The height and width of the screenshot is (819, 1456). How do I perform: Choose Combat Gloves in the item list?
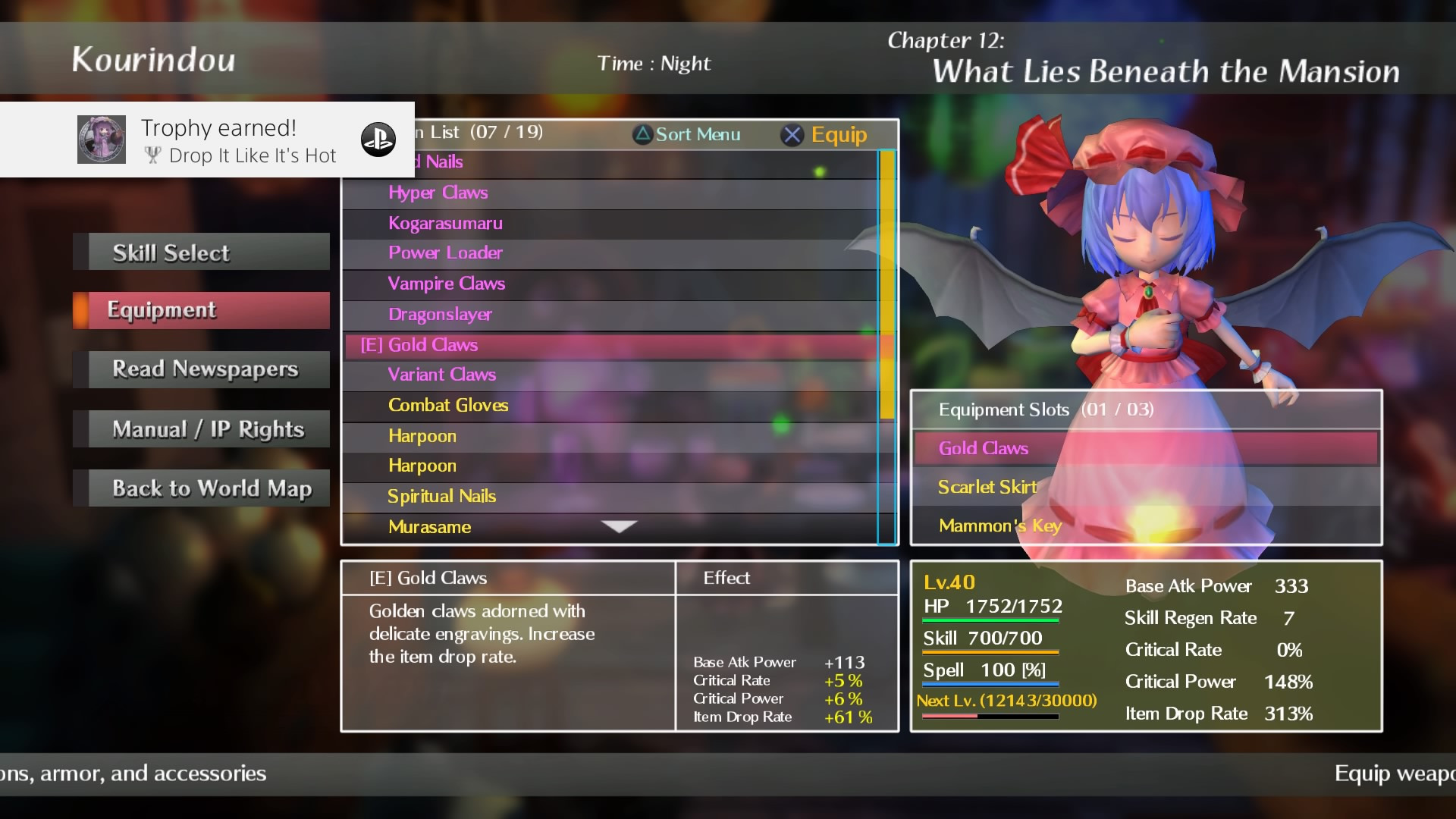[x=448, y=405]
